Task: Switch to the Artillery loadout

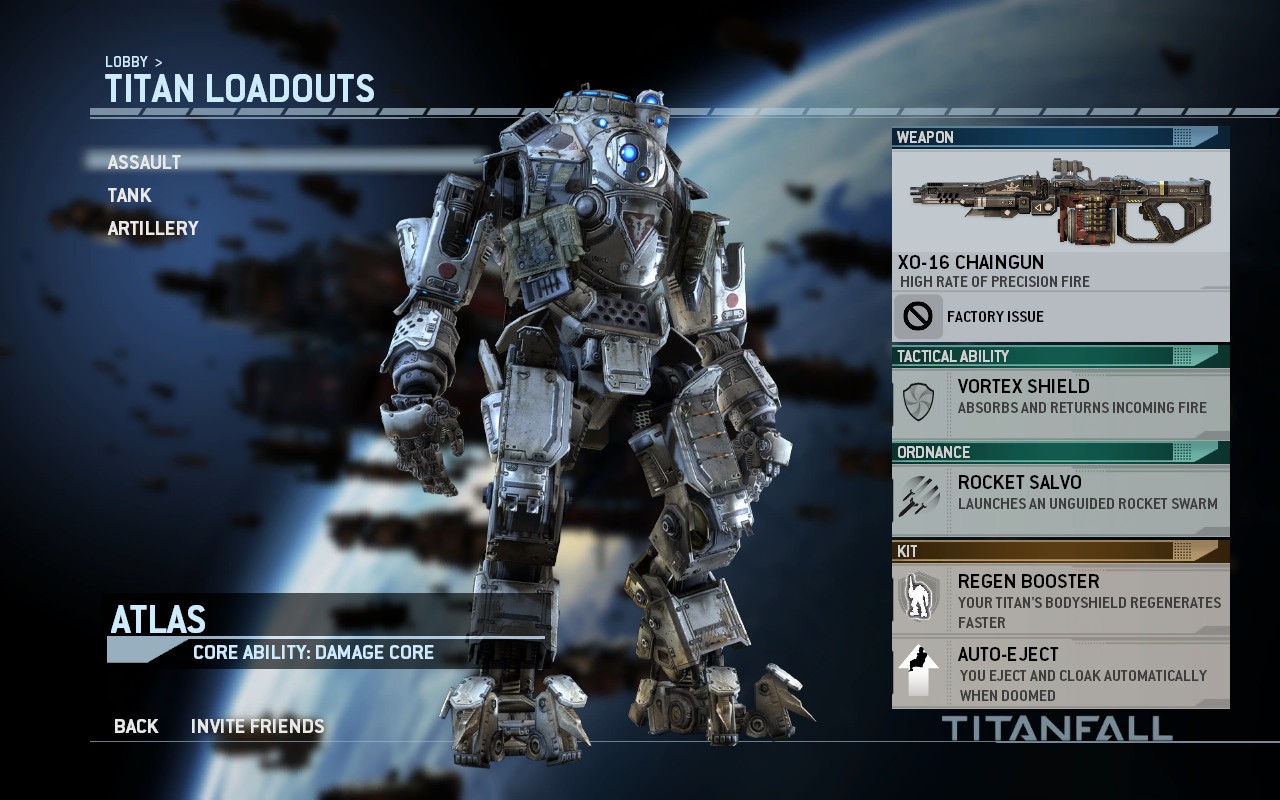Action: [x=153, y=228]
